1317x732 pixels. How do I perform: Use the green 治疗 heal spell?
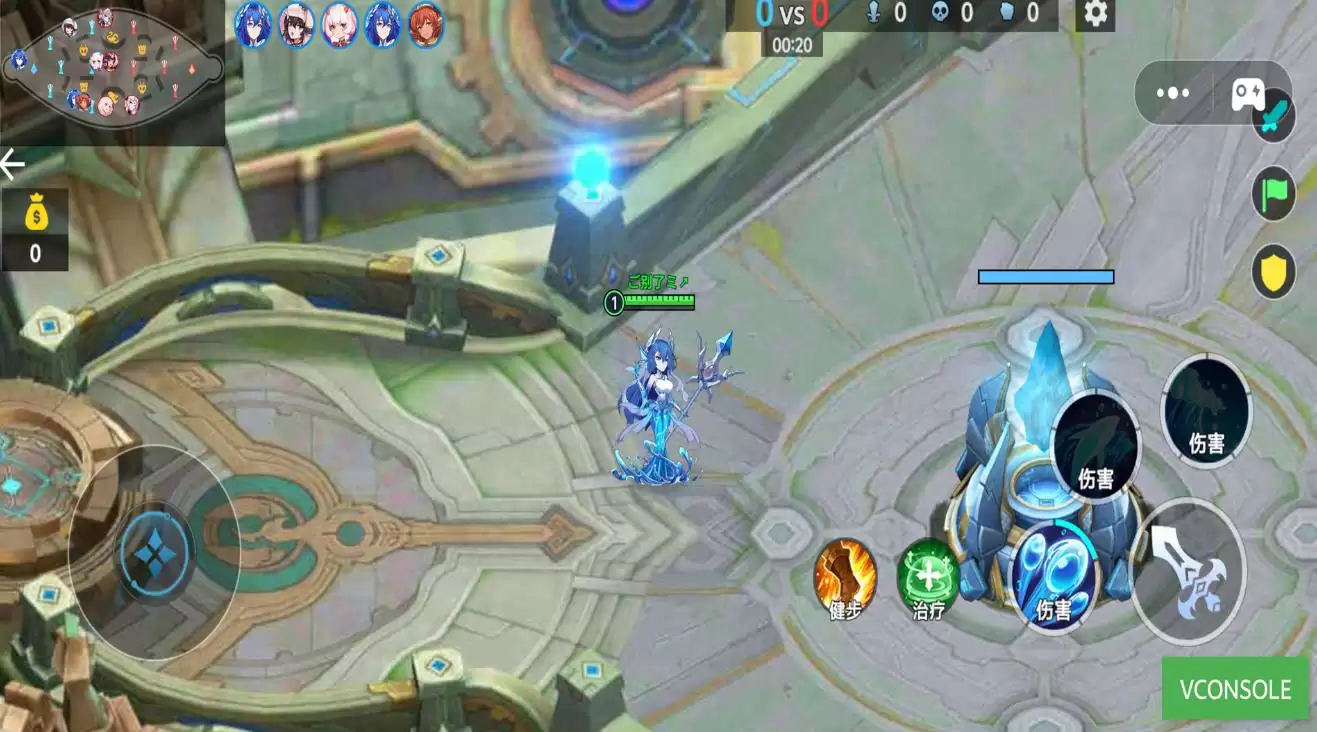pos(929,578)
